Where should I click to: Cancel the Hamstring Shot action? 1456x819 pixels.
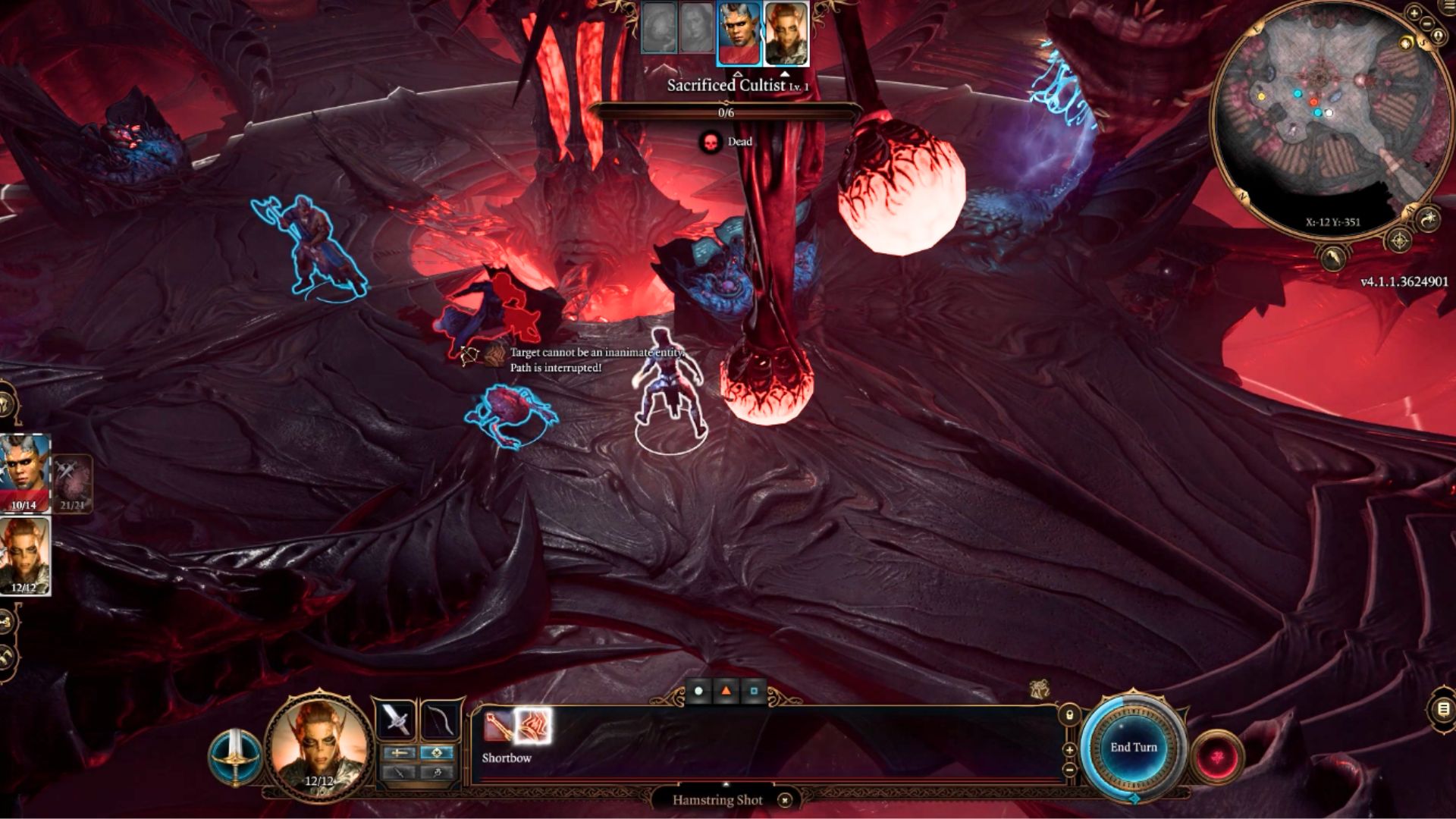[785, 800]
